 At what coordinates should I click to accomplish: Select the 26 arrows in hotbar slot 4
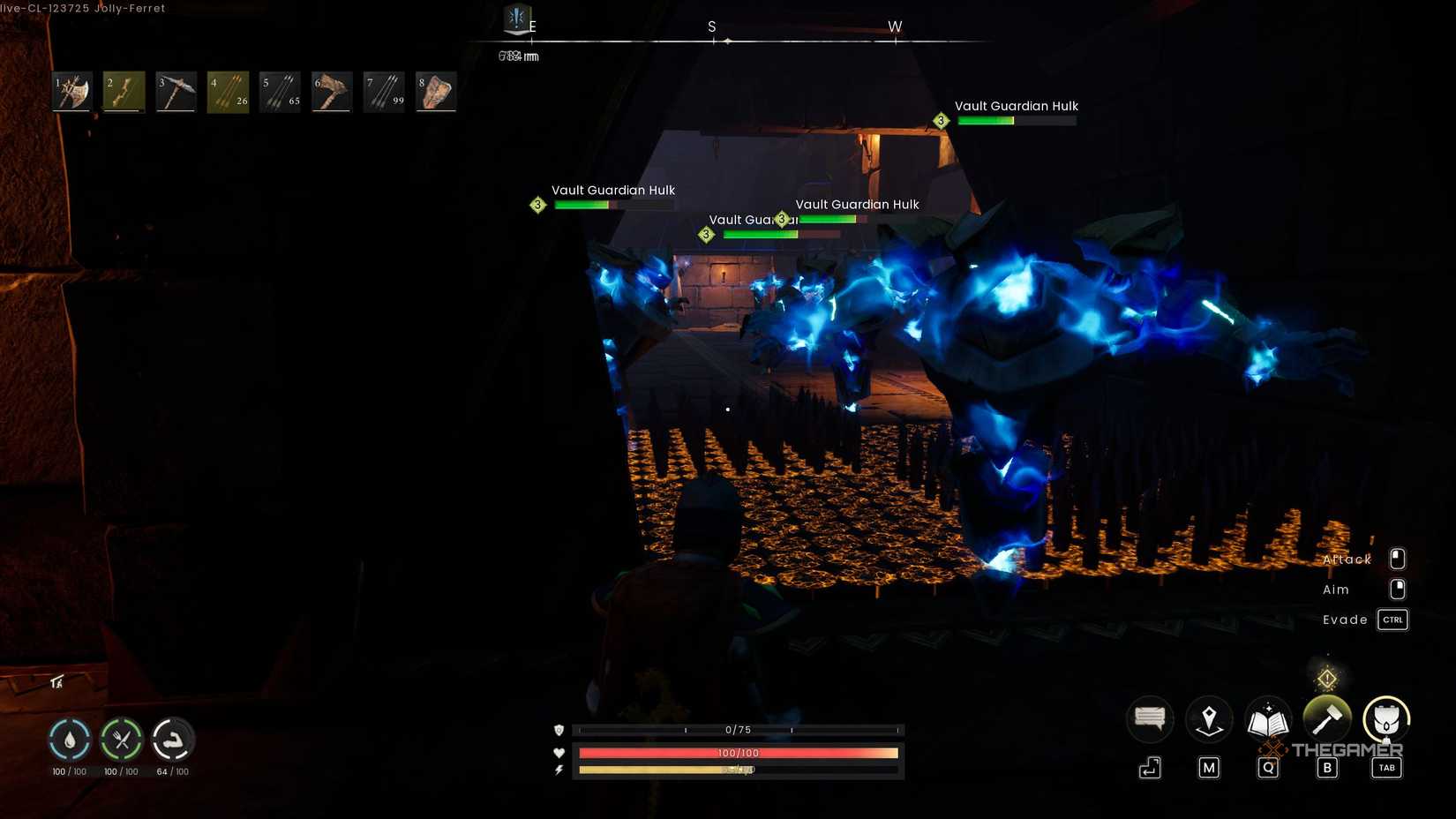click(228, 91)
